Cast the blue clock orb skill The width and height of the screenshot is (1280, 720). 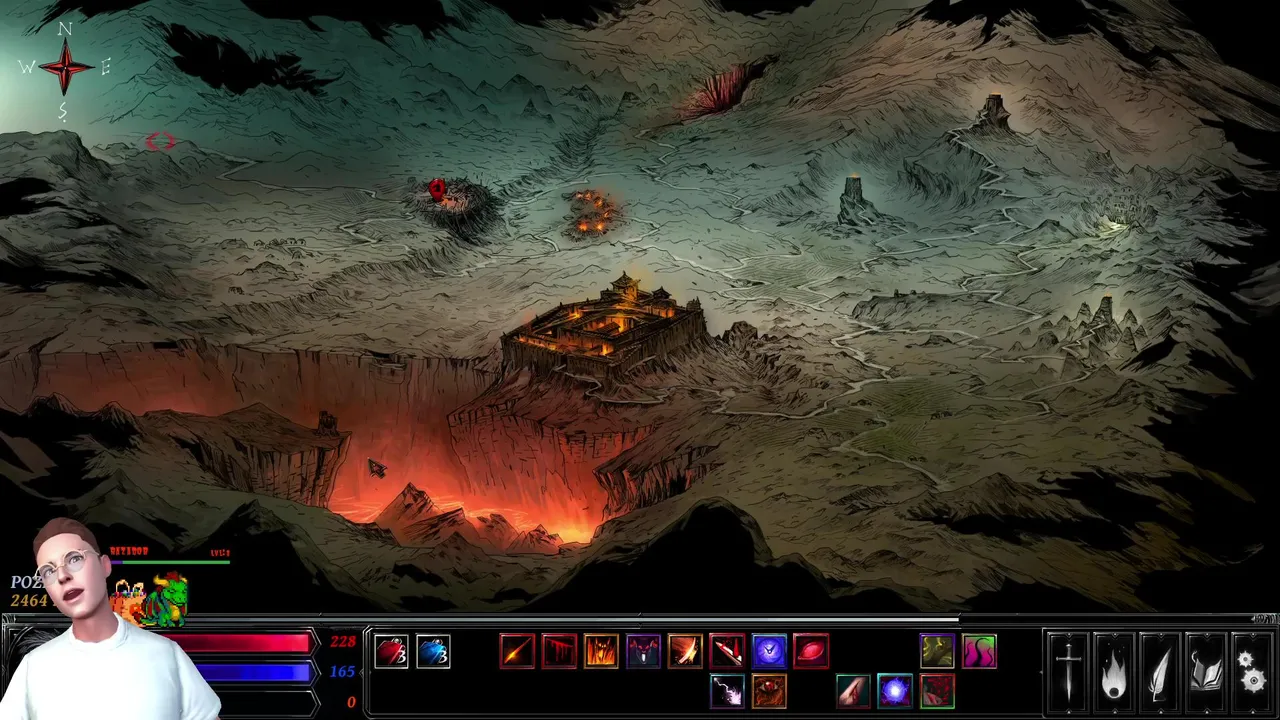click(769, 652)
